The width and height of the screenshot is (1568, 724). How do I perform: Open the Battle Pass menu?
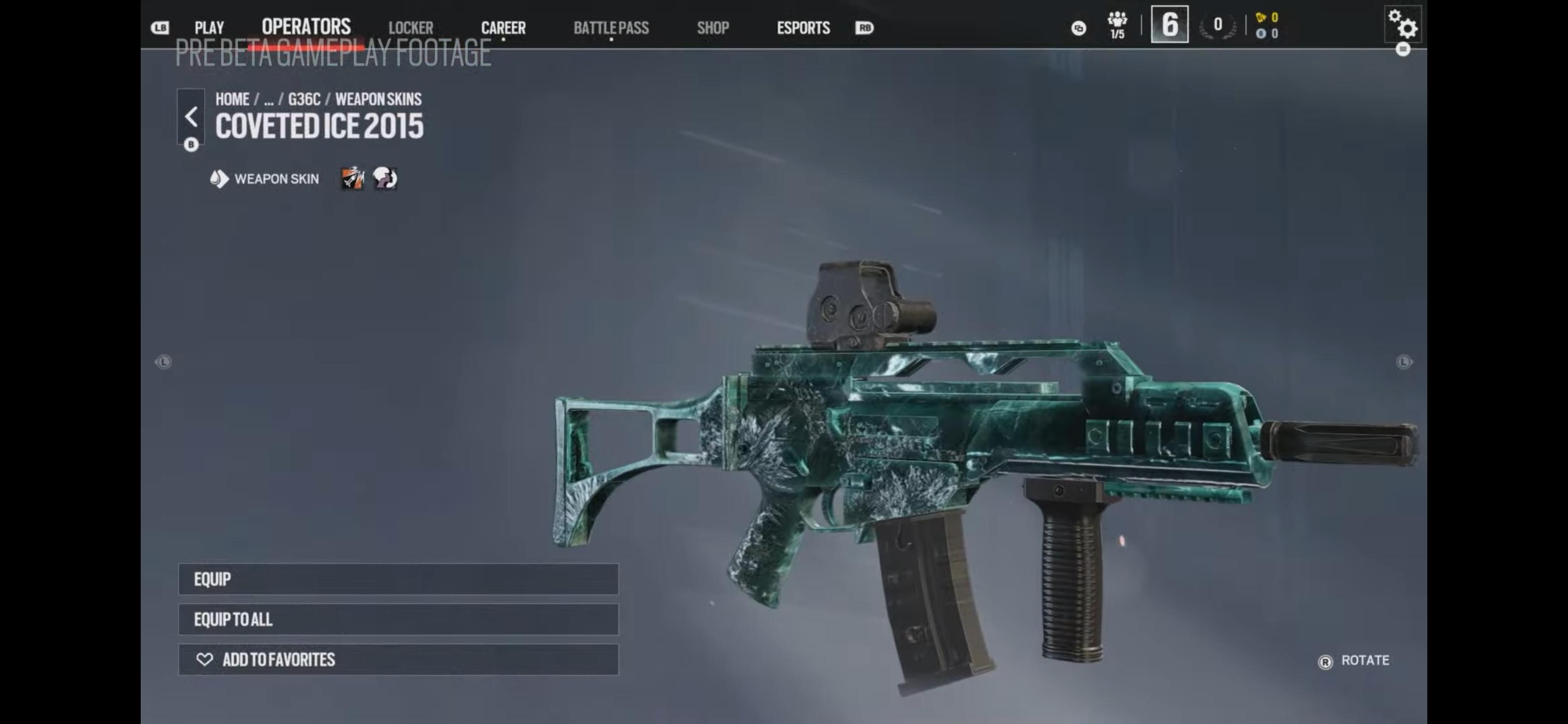(611, 27)
